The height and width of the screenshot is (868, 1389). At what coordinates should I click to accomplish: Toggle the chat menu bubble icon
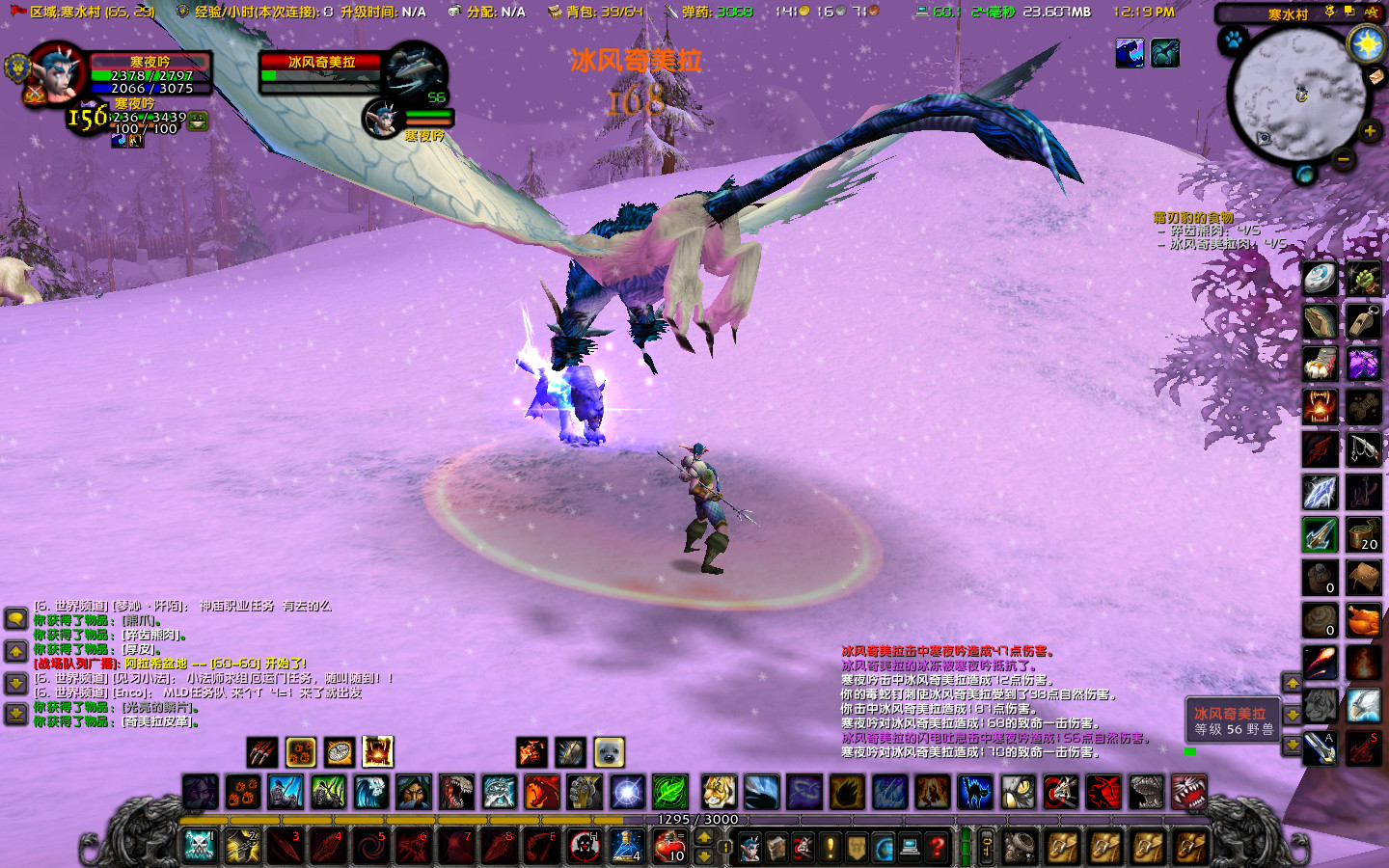click(x=16, y=619)
